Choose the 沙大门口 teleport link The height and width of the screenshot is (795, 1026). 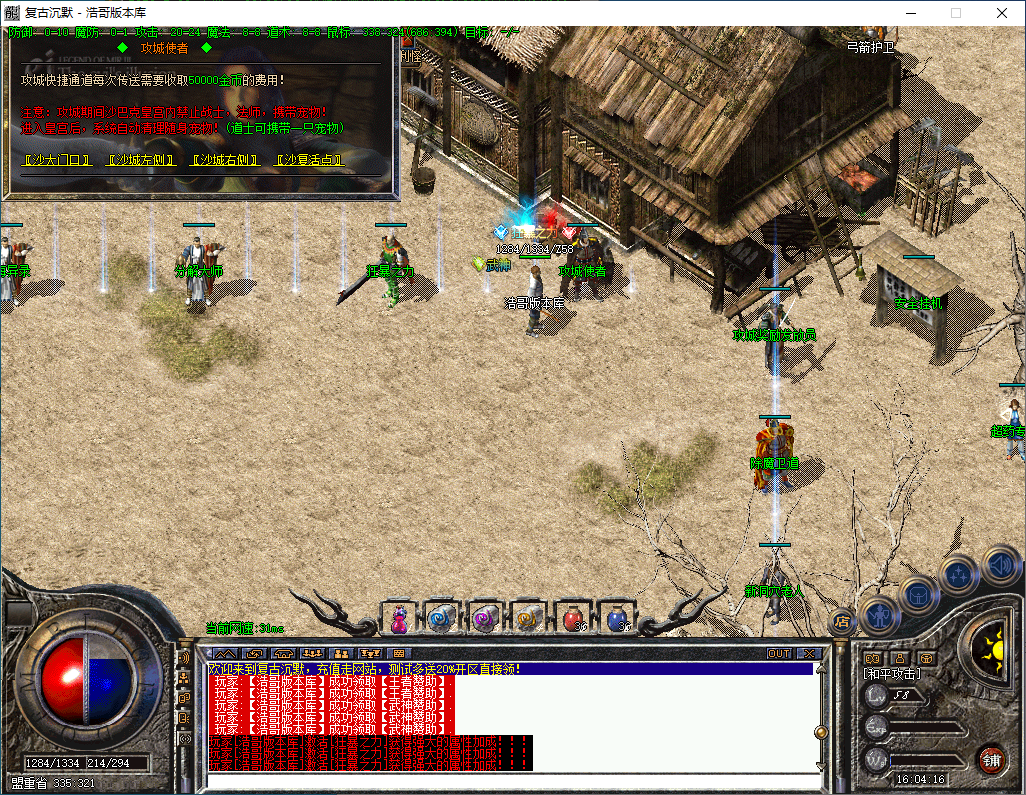click(57, 160)
